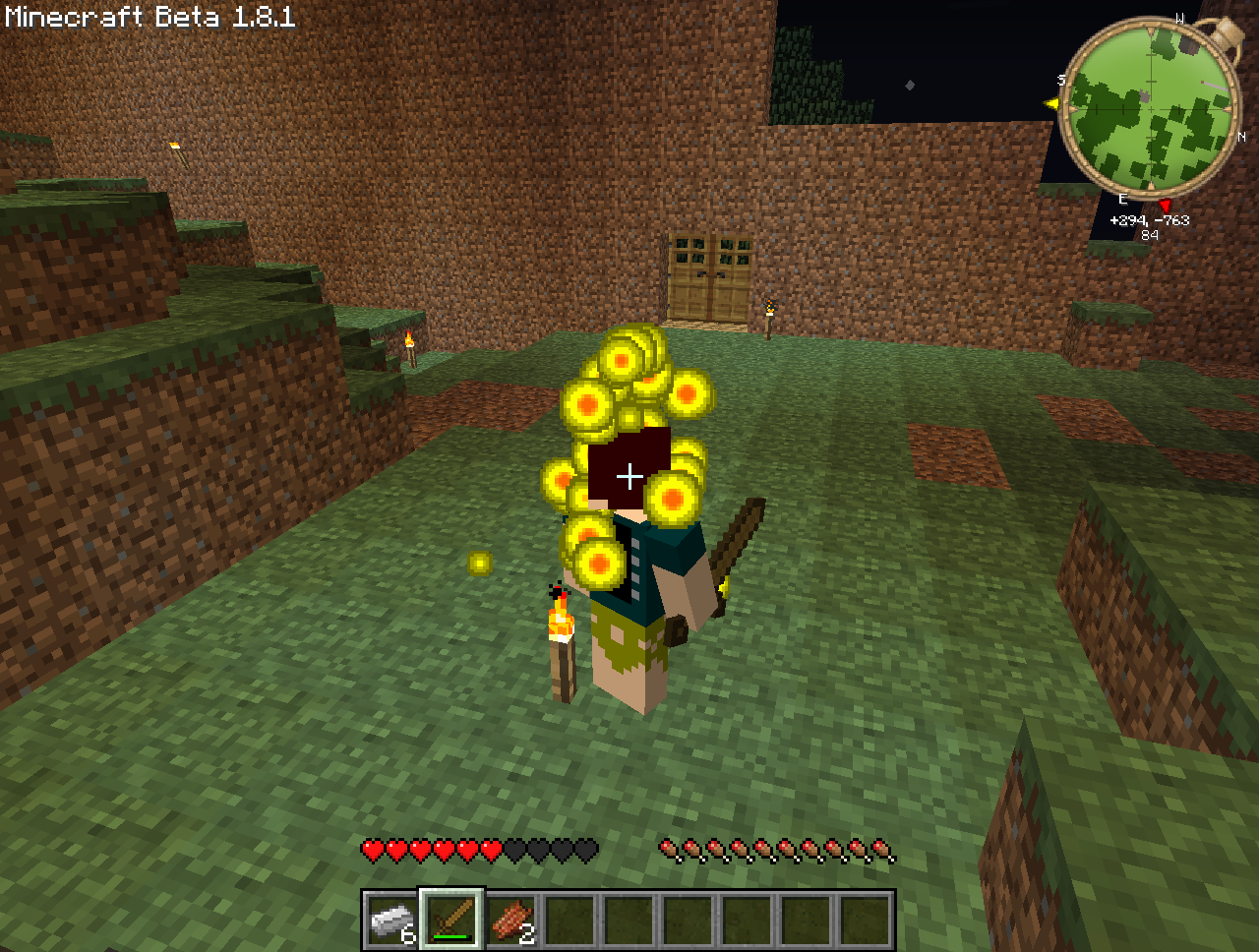The height and width of the screenshot is (952, 1259).
Task: Select the raw meat hotbar slot
Action: point(511,921)
